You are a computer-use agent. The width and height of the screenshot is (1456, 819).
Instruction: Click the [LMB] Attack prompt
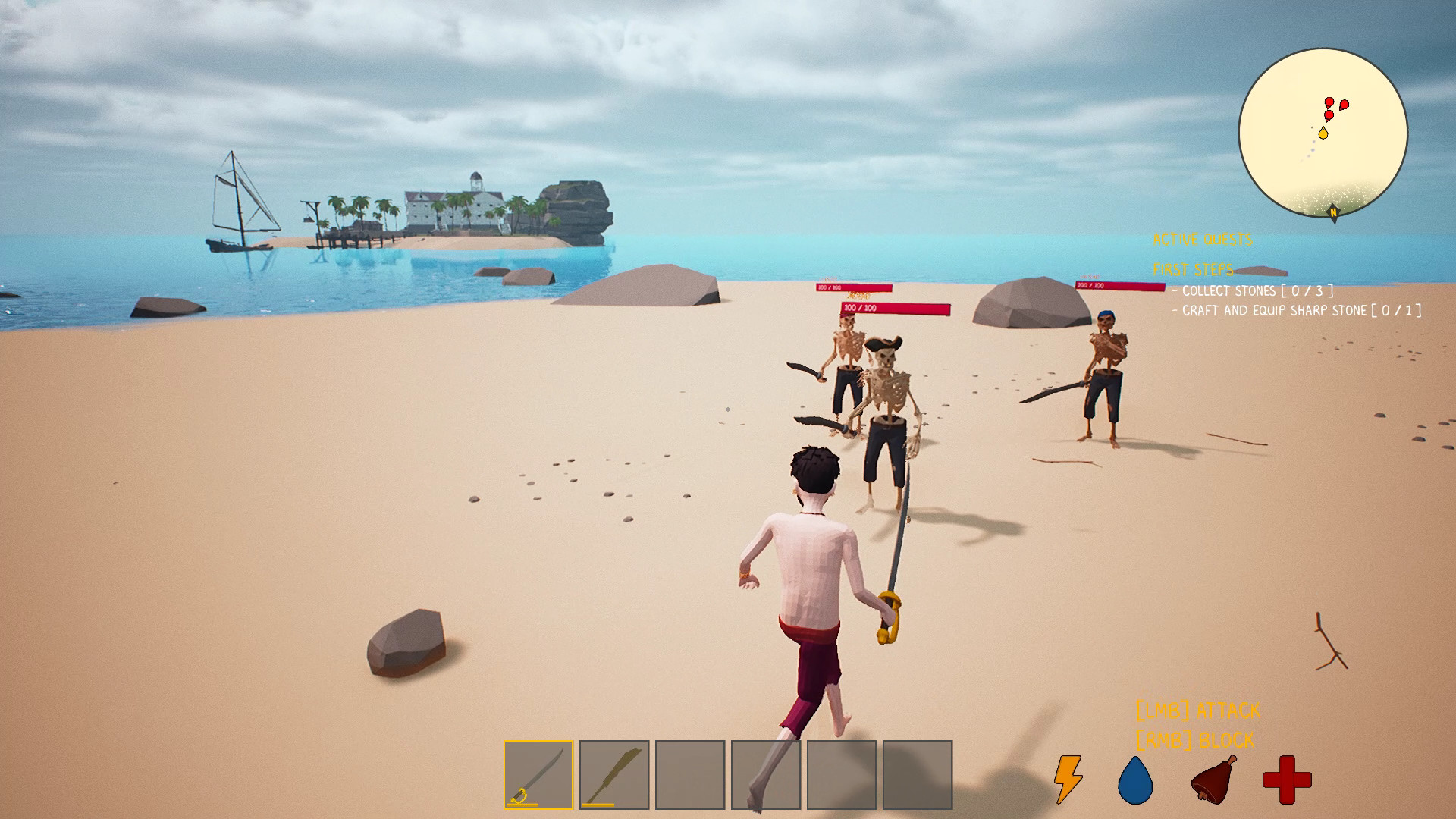[1197, 710]
